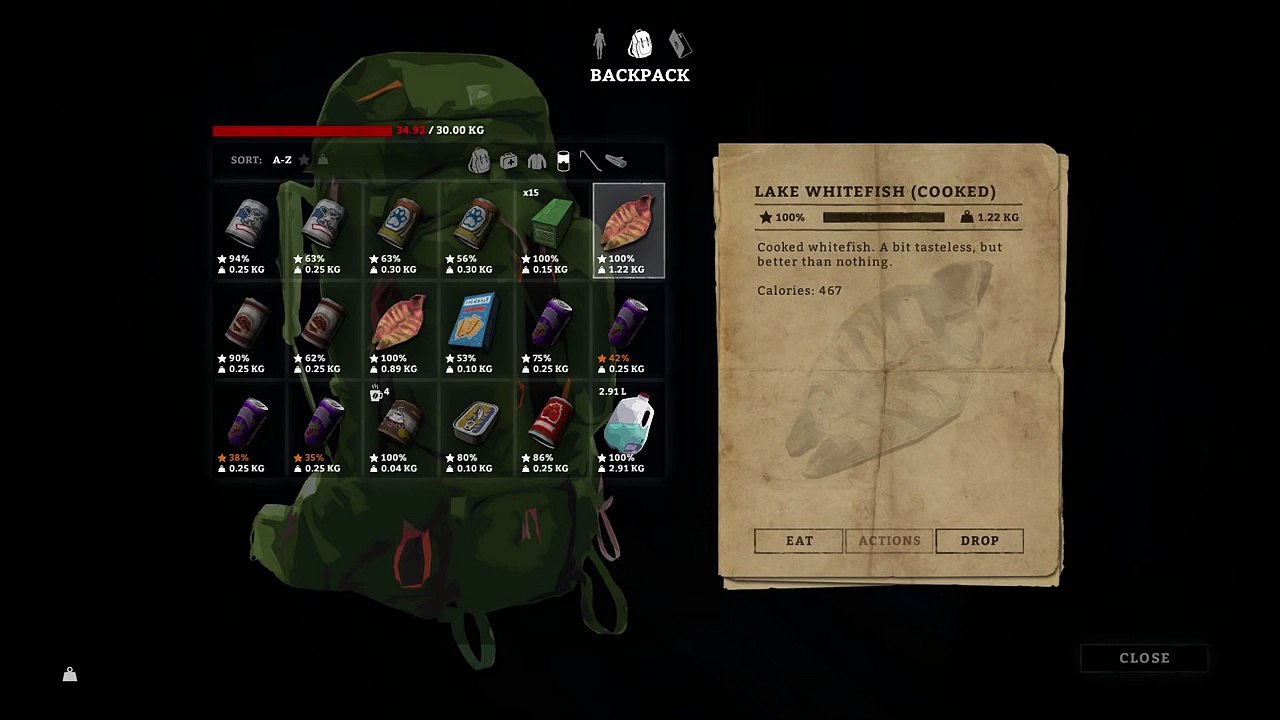
Task: Eat the selected cooked whitefish
Action: coord(799,541)
